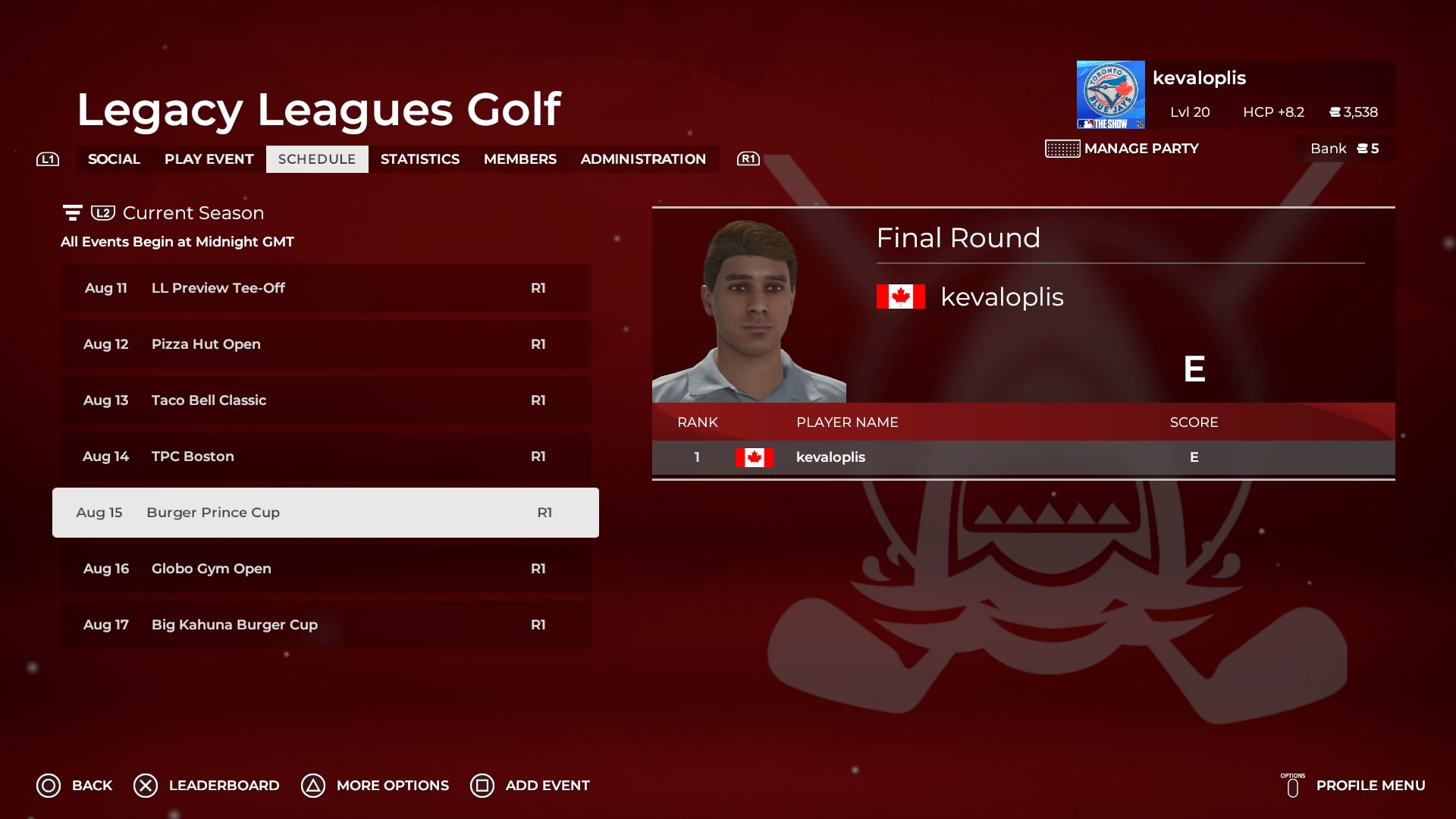Viewport: 1456px width, 819px height.
Task: Open the Leaderboard option
Action: 206,786
